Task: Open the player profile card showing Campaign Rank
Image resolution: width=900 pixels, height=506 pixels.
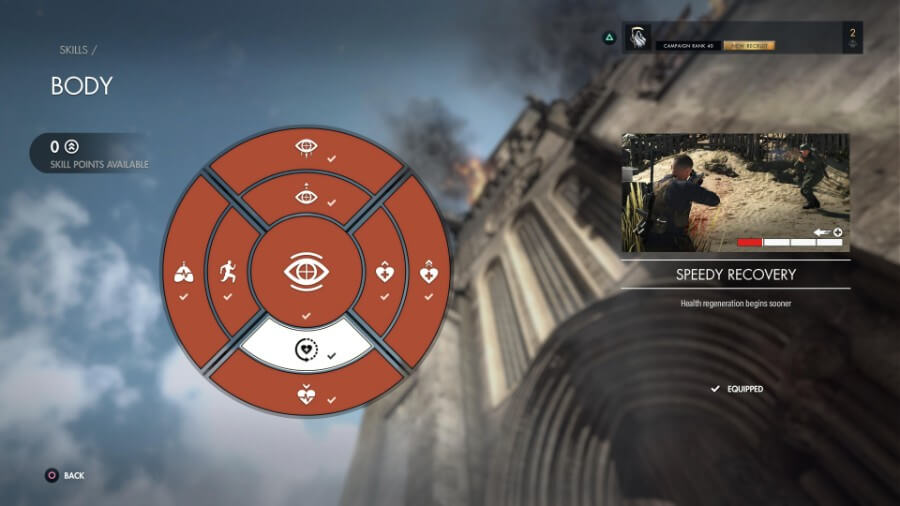Action: pos(742,38)
